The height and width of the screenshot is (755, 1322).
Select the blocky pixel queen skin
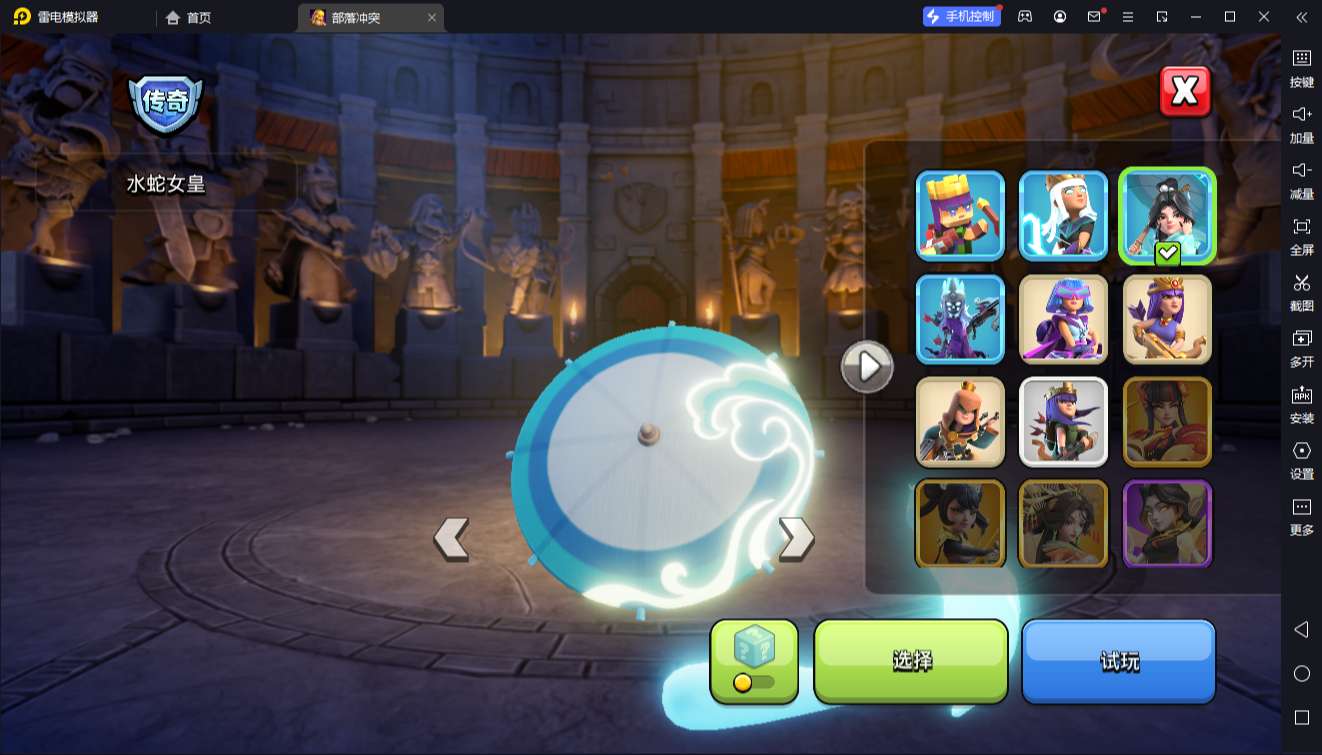point(960,215)
